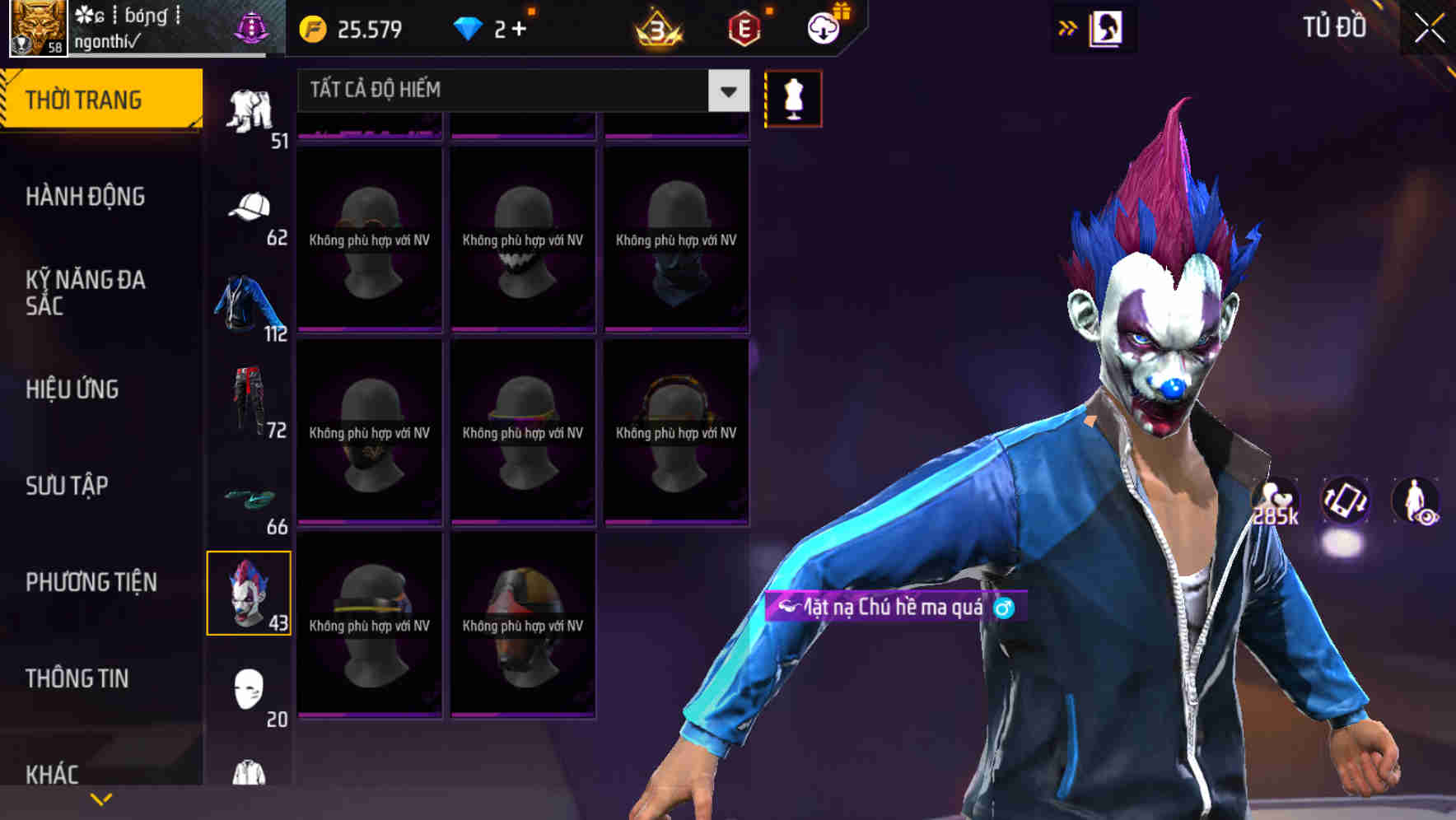
Task: Open the profile card icon beside TỦ ĐỒ
Action: coord(1105,27)
